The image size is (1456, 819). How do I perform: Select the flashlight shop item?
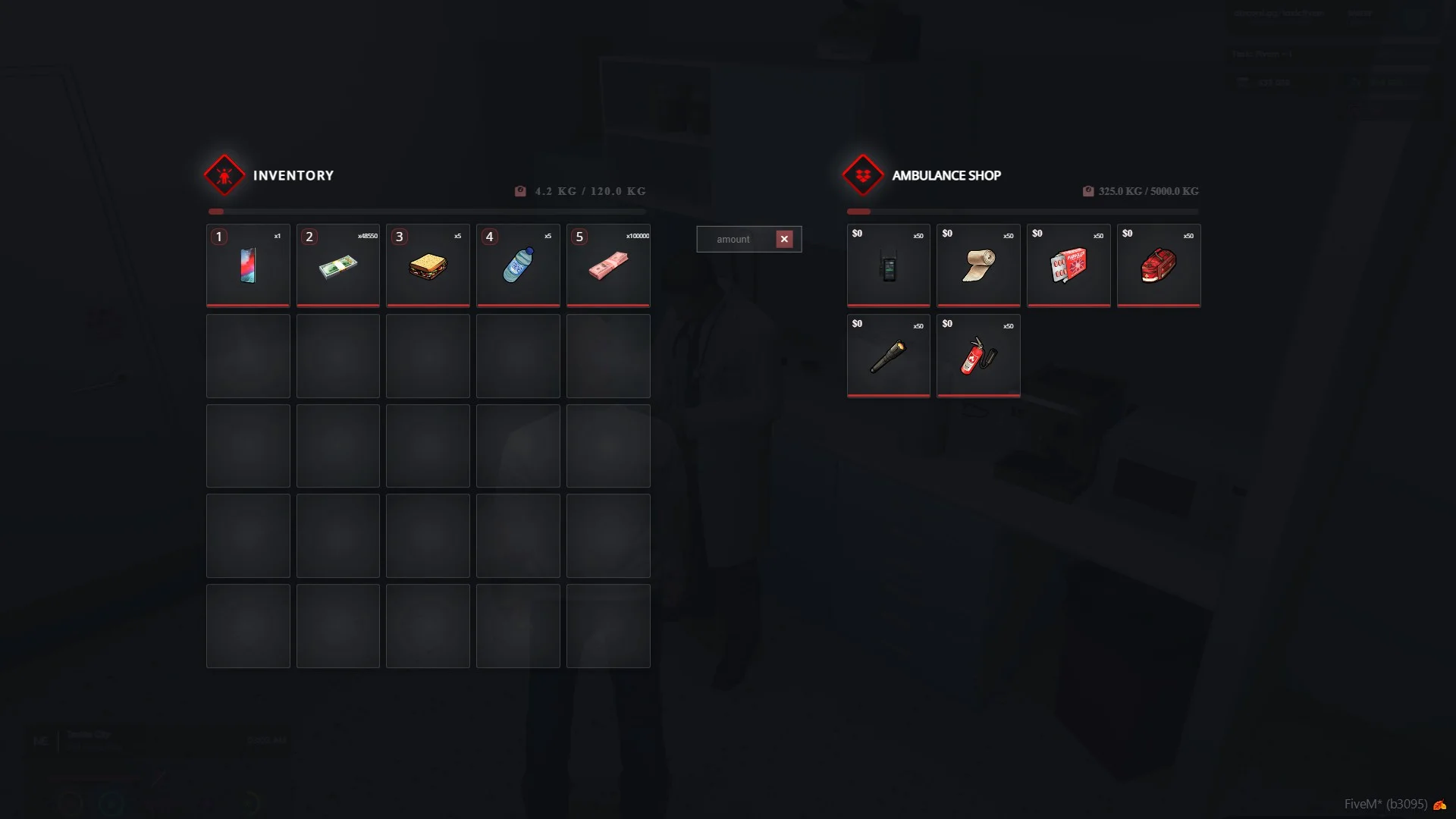pos(888,356)
